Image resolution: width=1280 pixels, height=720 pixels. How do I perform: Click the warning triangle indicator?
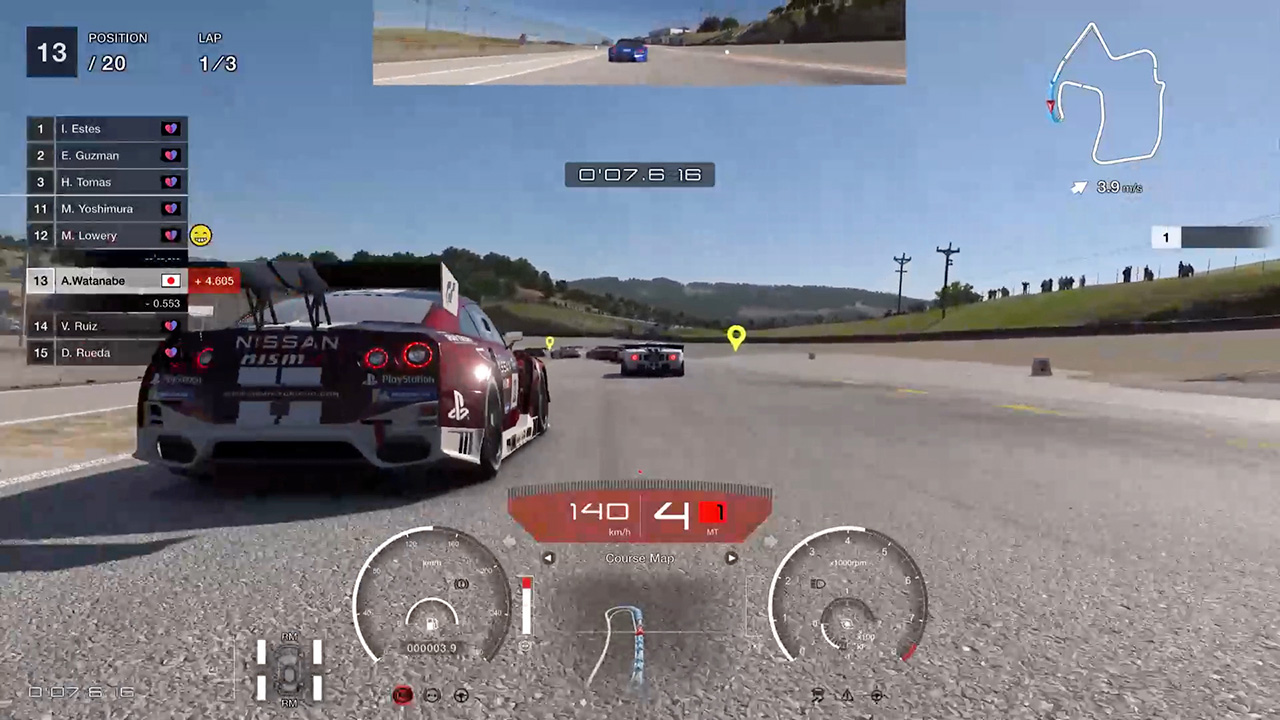pyautogui.click(x=847, y=695)
